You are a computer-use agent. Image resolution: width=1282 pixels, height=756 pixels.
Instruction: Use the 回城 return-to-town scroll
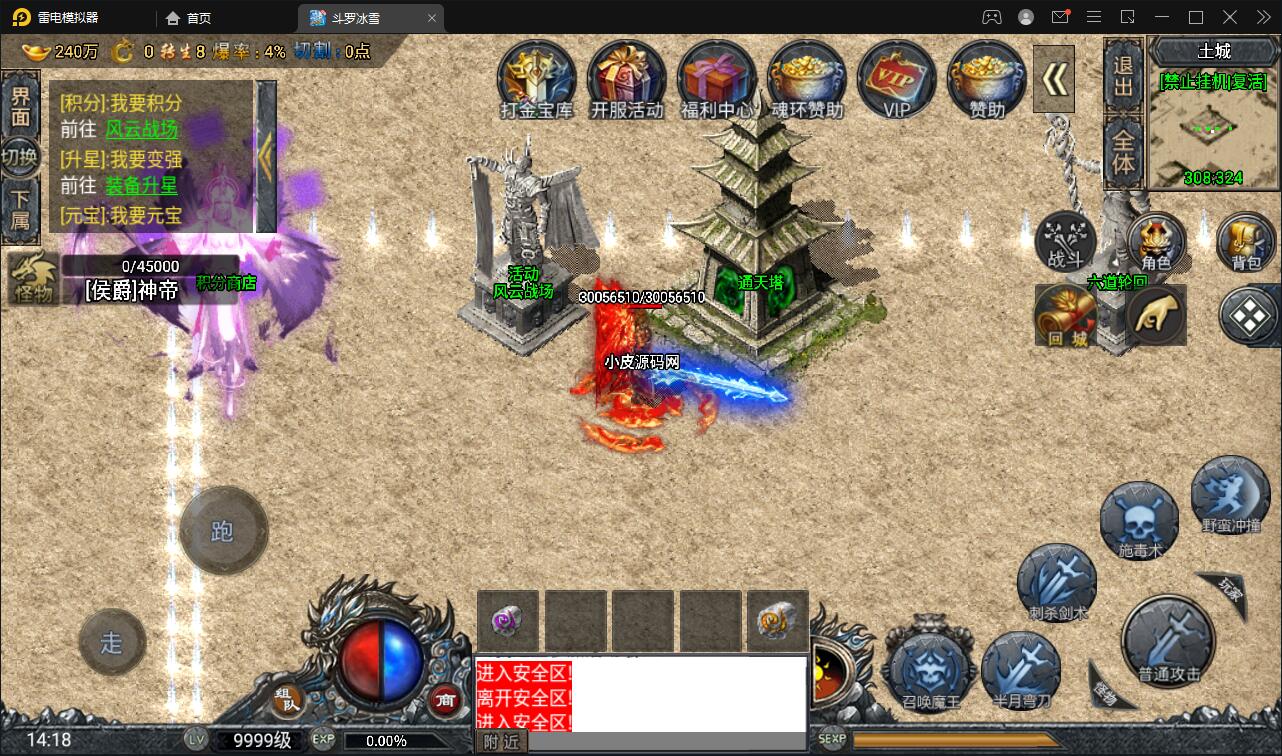point(1066,317)
